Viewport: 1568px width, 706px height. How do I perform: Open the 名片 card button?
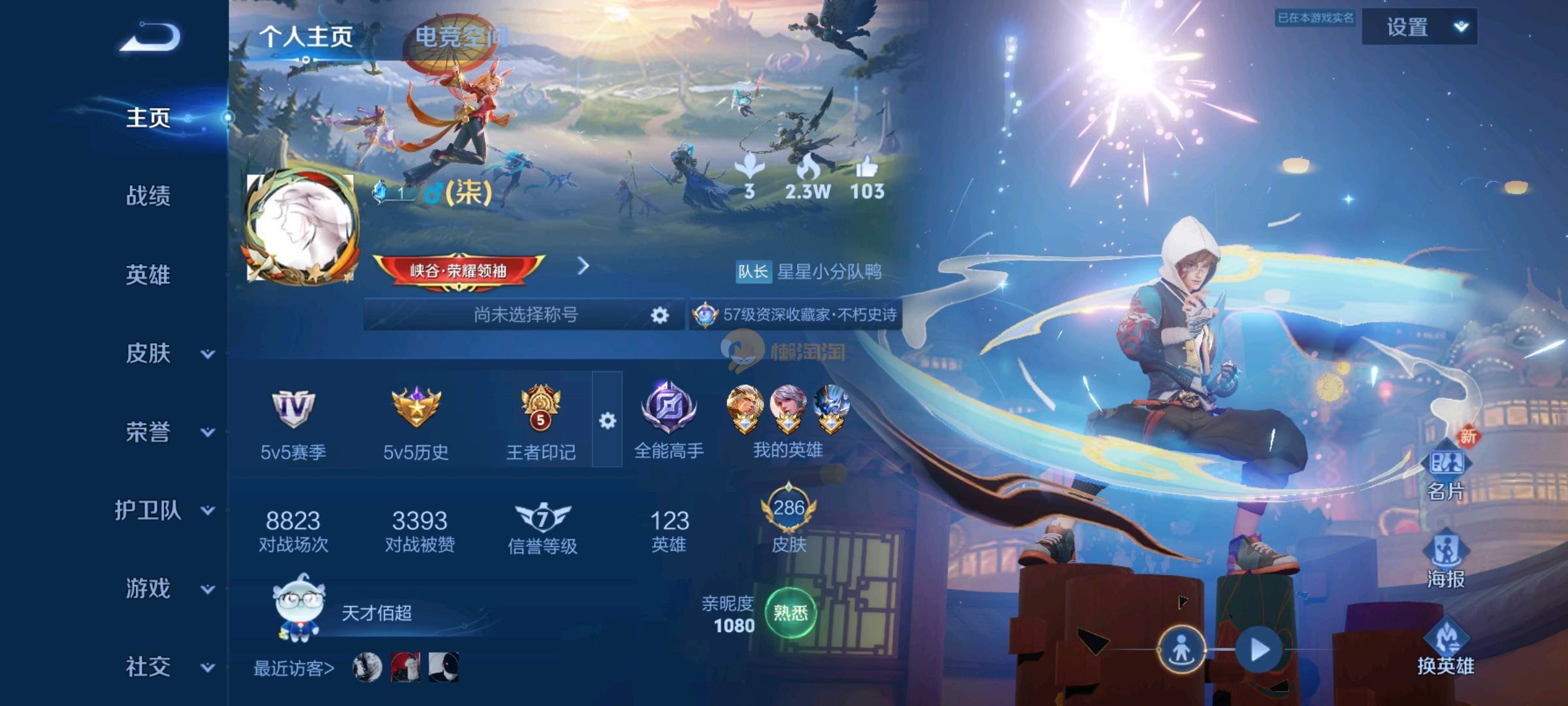(1446, 471)
